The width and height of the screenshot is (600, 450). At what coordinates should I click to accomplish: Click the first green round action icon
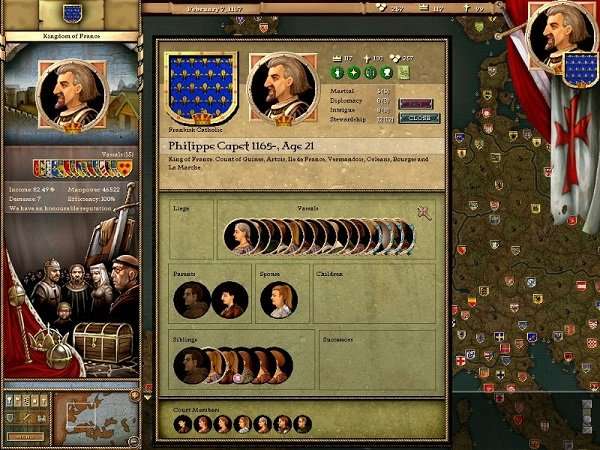pos(338,73)
